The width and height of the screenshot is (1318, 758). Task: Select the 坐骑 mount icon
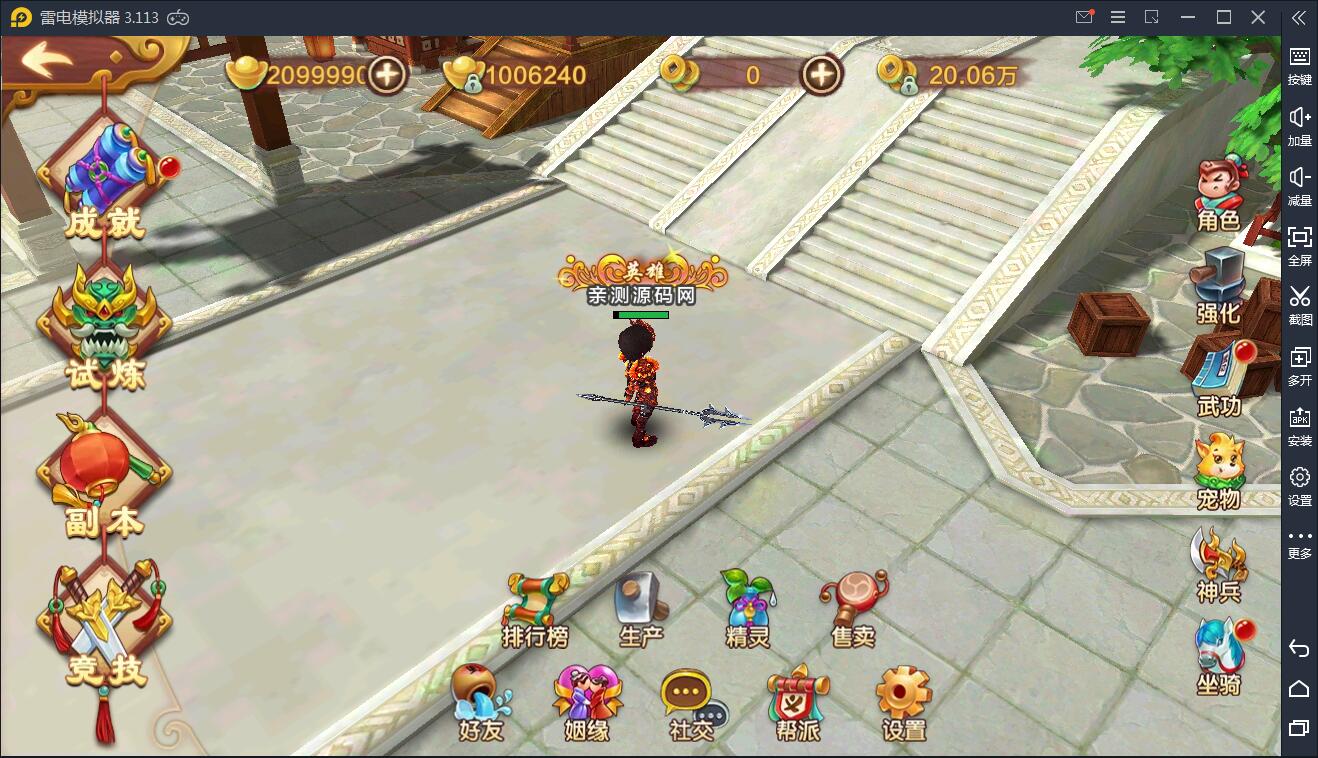point(1218,657)
